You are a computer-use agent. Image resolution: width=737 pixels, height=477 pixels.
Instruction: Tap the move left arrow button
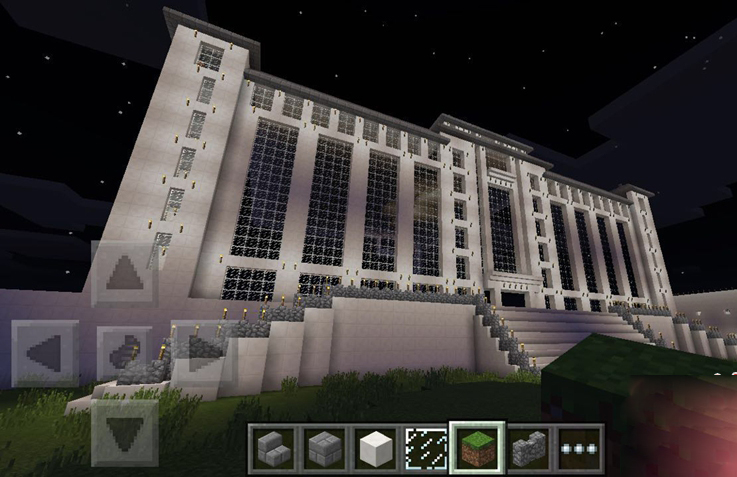tap(45, 353)
